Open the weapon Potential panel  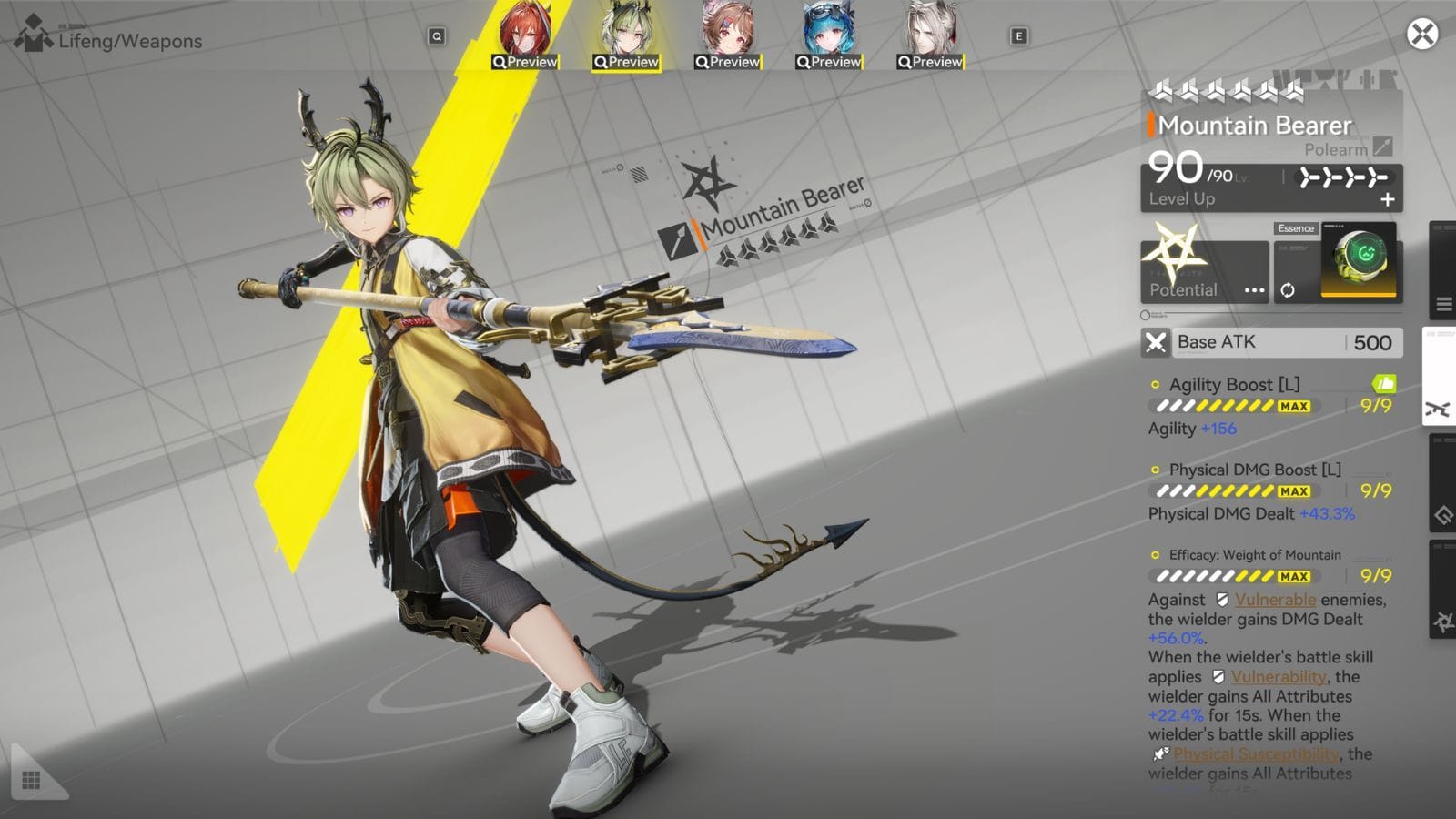pos(1204,272)
